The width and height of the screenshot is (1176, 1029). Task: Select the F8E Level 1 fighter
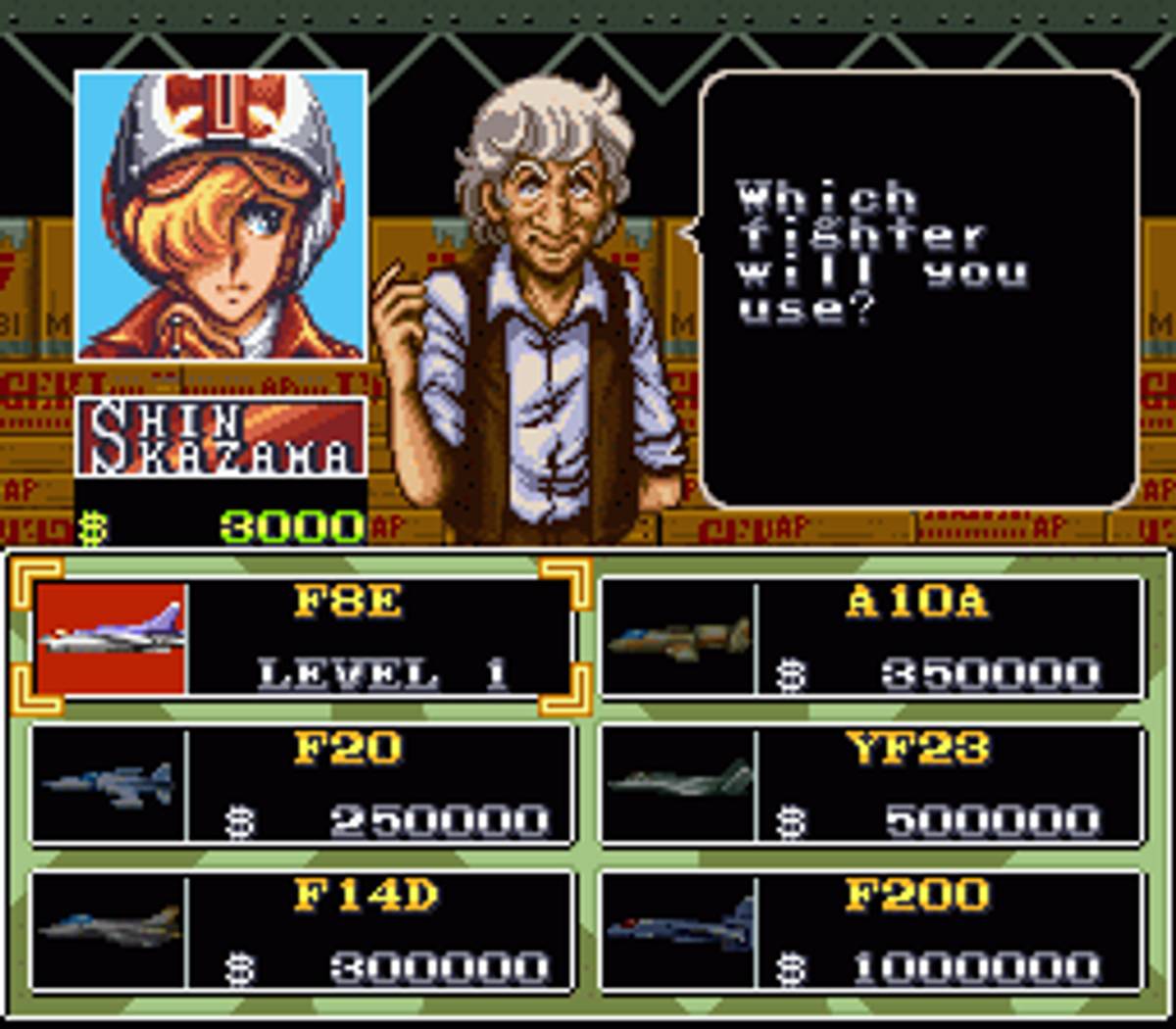pos(302,637)
